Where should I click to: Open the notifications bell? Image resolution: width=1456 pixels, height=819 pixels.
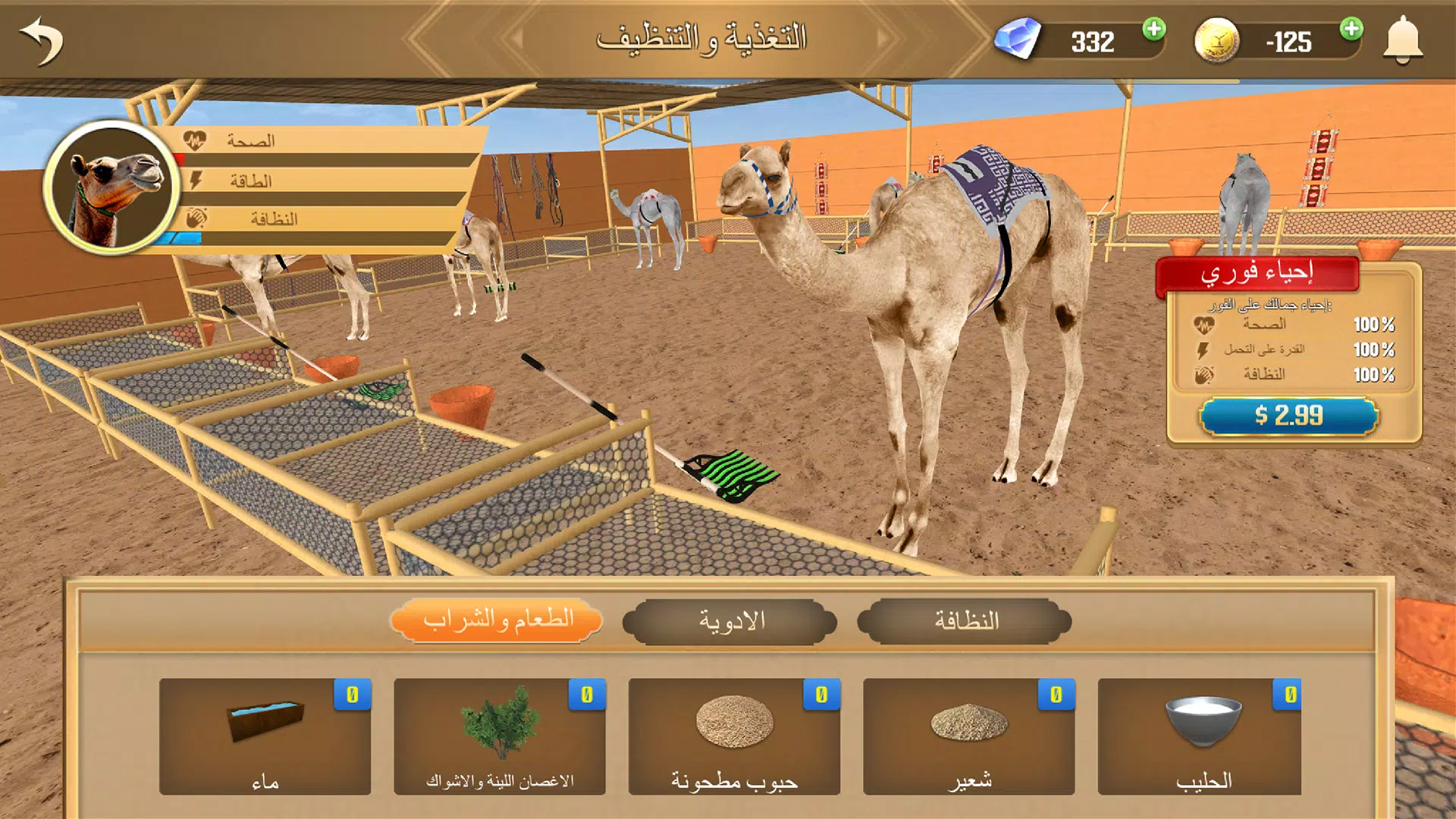click(1402, 40)
